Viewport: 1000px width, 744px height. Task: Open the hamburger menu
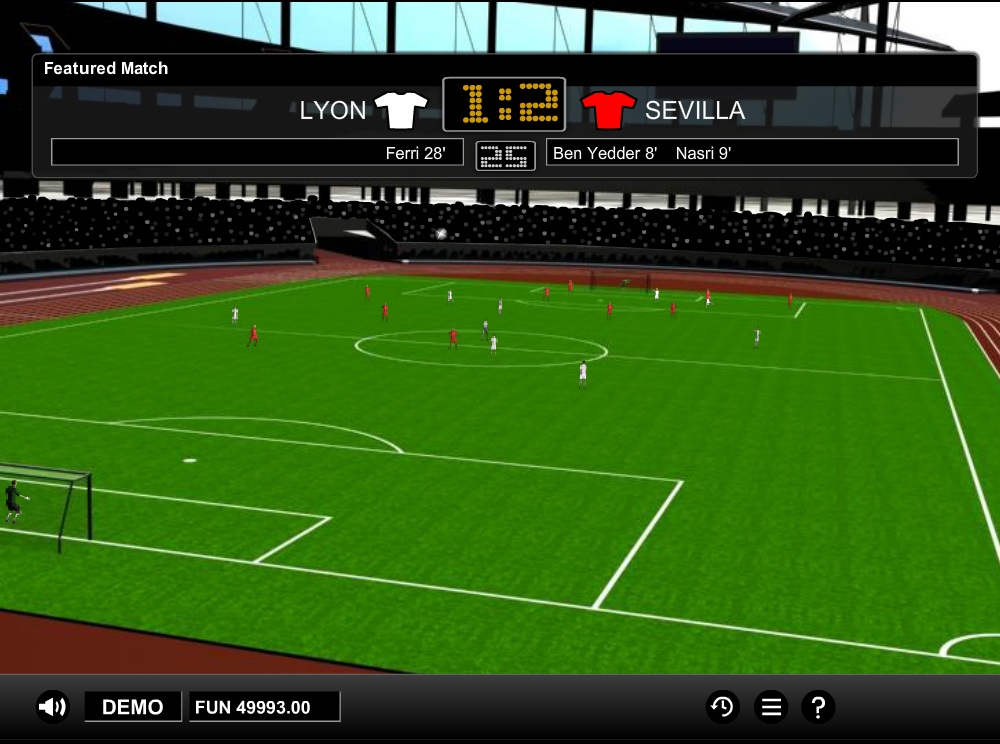point(771,707)
